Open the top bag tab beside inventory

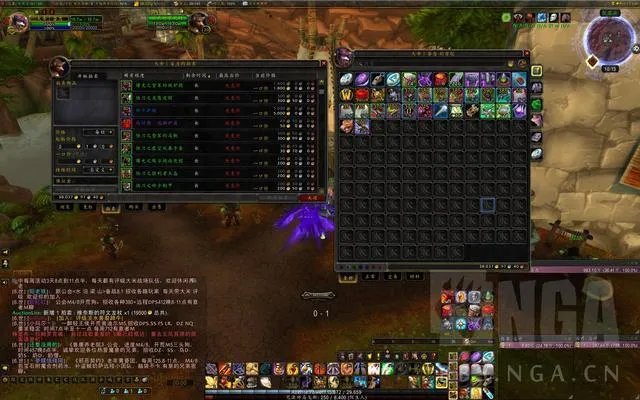(537, 72)
